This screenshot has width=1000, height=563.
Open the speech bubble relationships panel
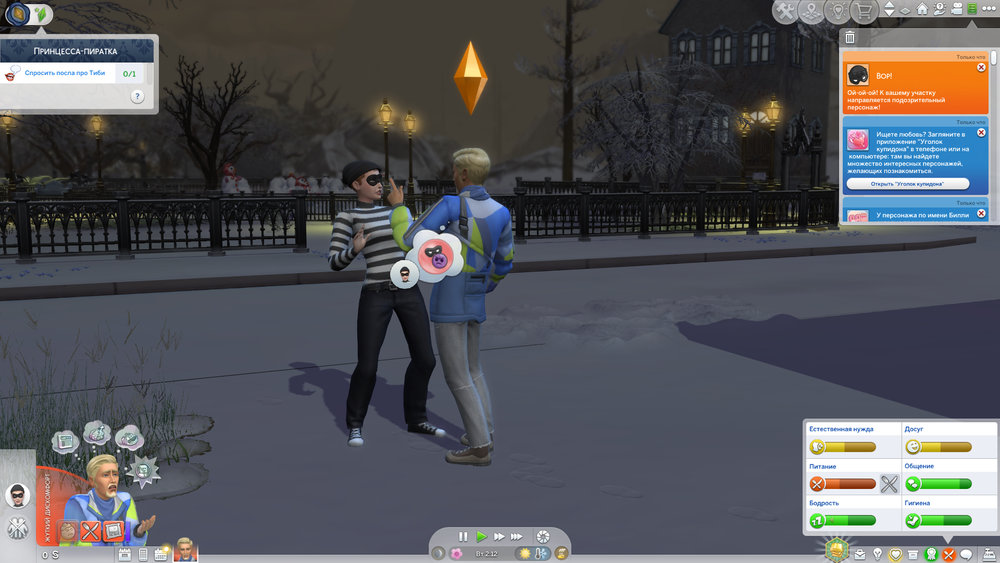[967, 554]
